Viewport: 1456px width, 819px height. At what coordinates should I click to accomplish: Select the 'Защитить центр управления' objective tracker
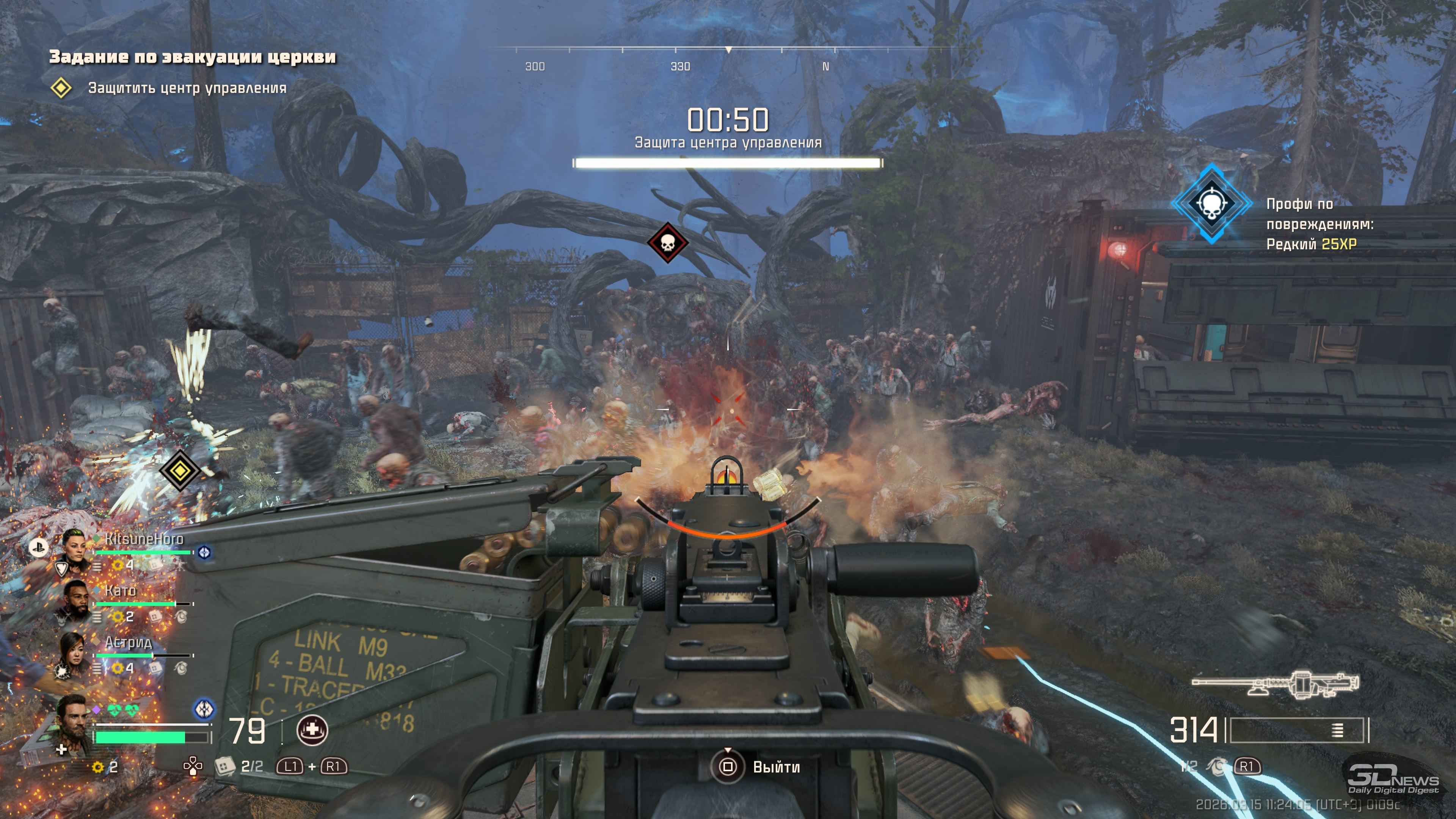187,88
